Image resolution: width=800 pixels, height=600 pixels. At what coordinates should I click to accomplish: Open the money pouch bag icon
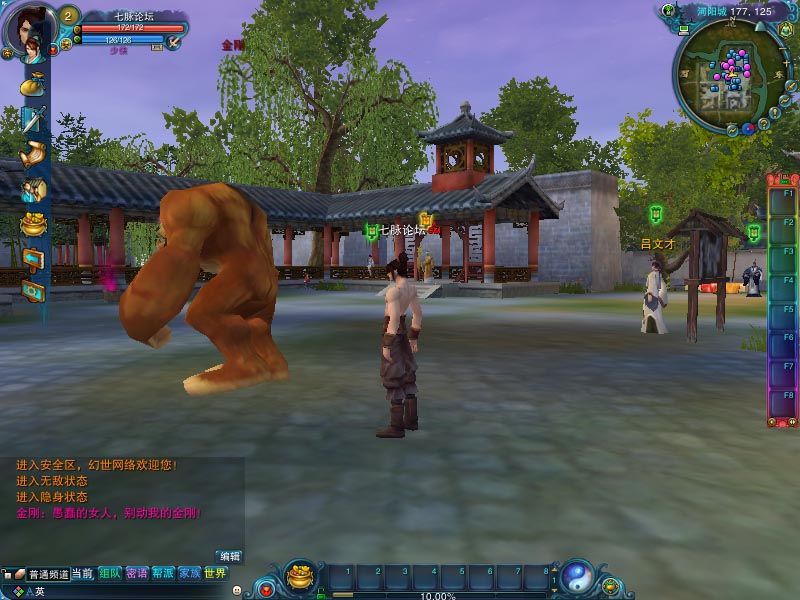34,84
